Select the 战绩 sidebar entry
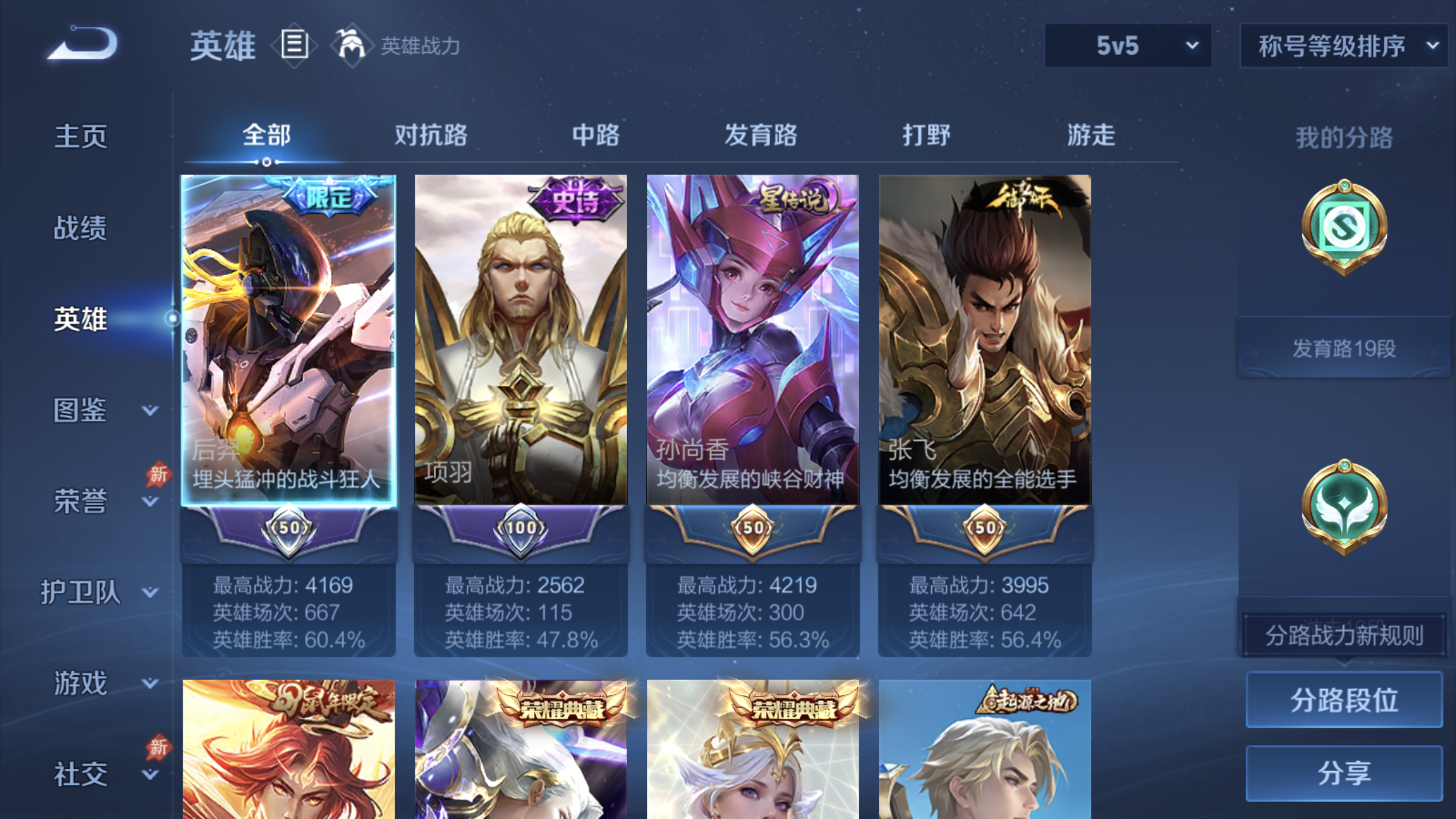Viewport: 1456px width, 819px height. click(79, 228)
